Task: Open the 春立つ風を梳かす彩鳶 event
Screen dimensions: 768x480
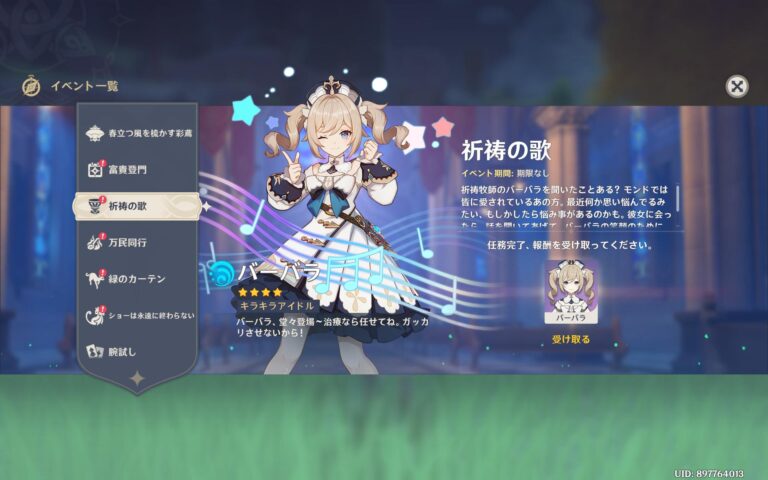Action: point(138,132)
